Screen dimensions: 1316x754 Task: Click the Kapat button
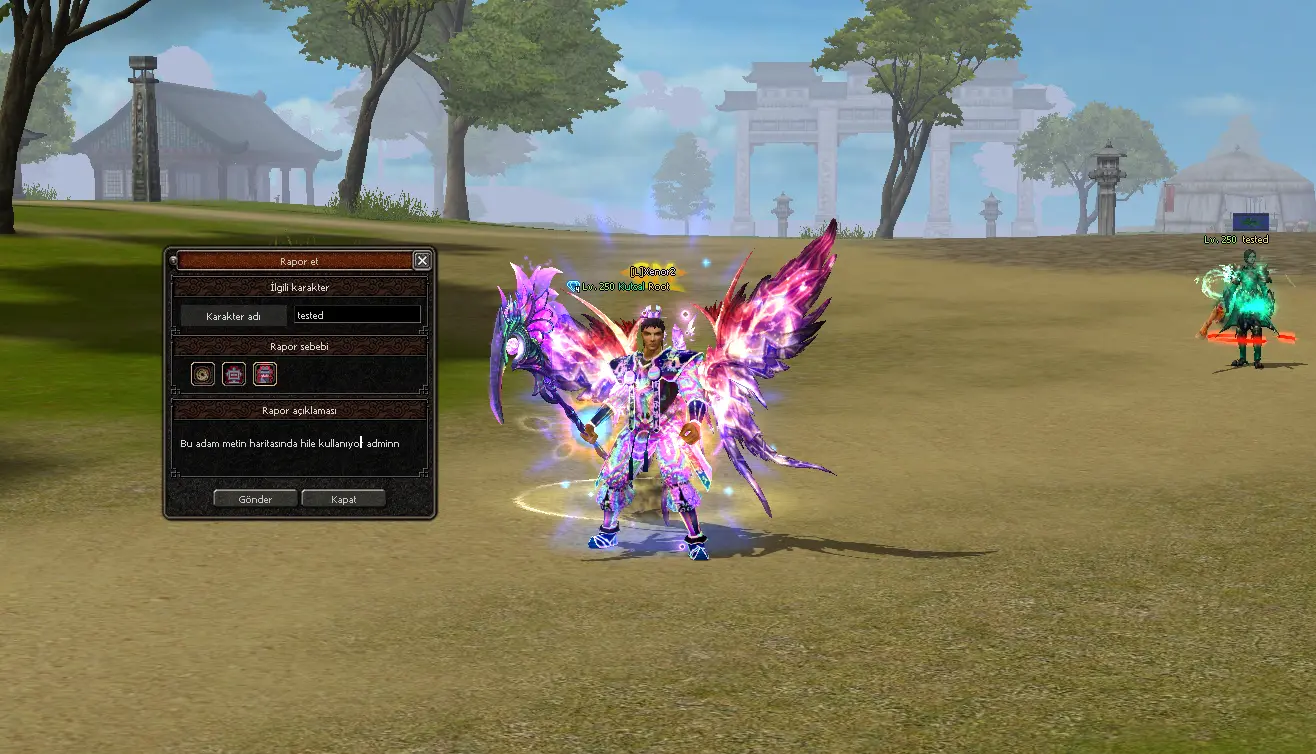tap(343, 499)
